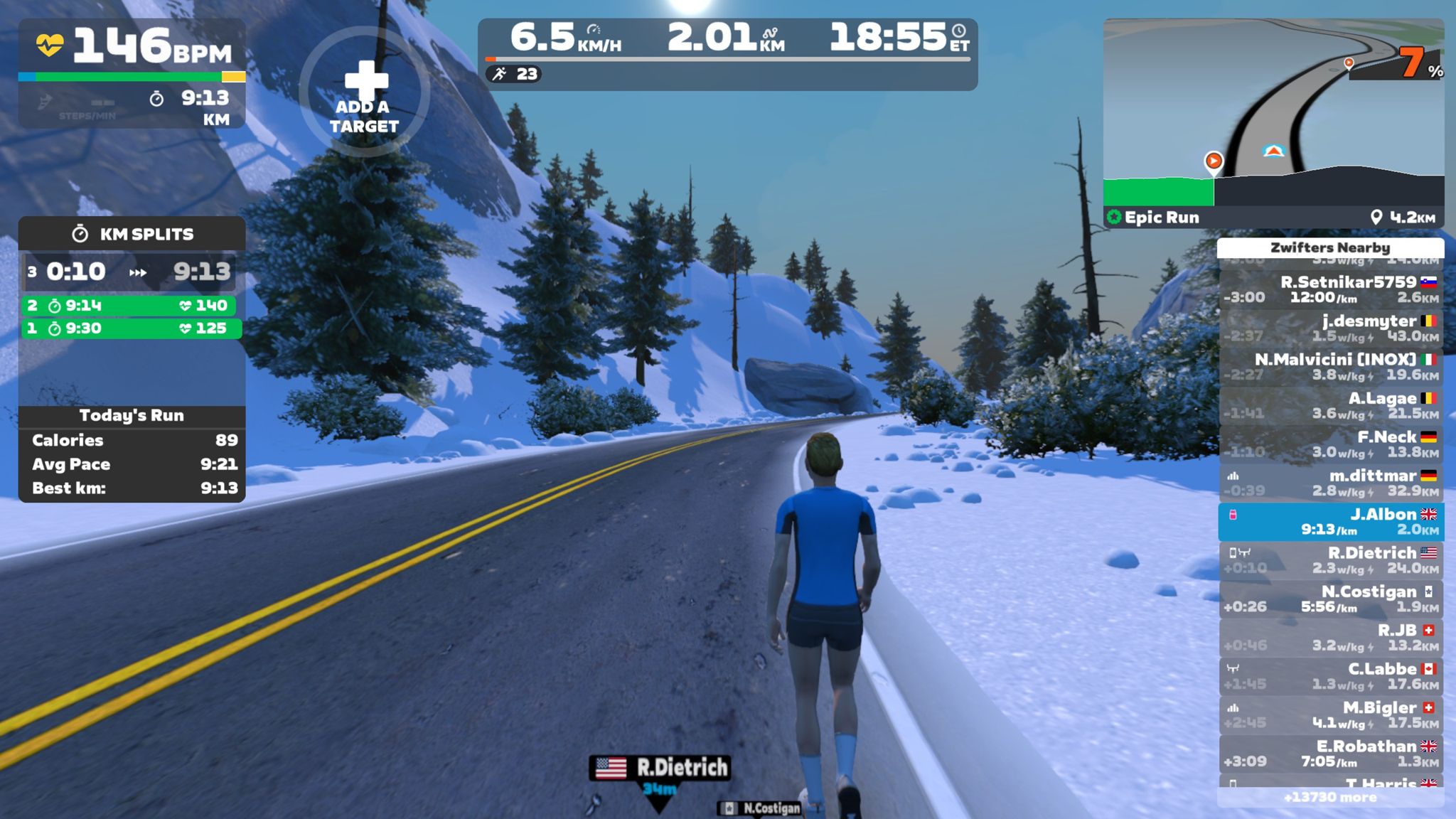This screenshot has width=1456, height=819.
Task: Select R.Setnikar5759 in Zwifters Nearby
Action: click(1330, 289)
